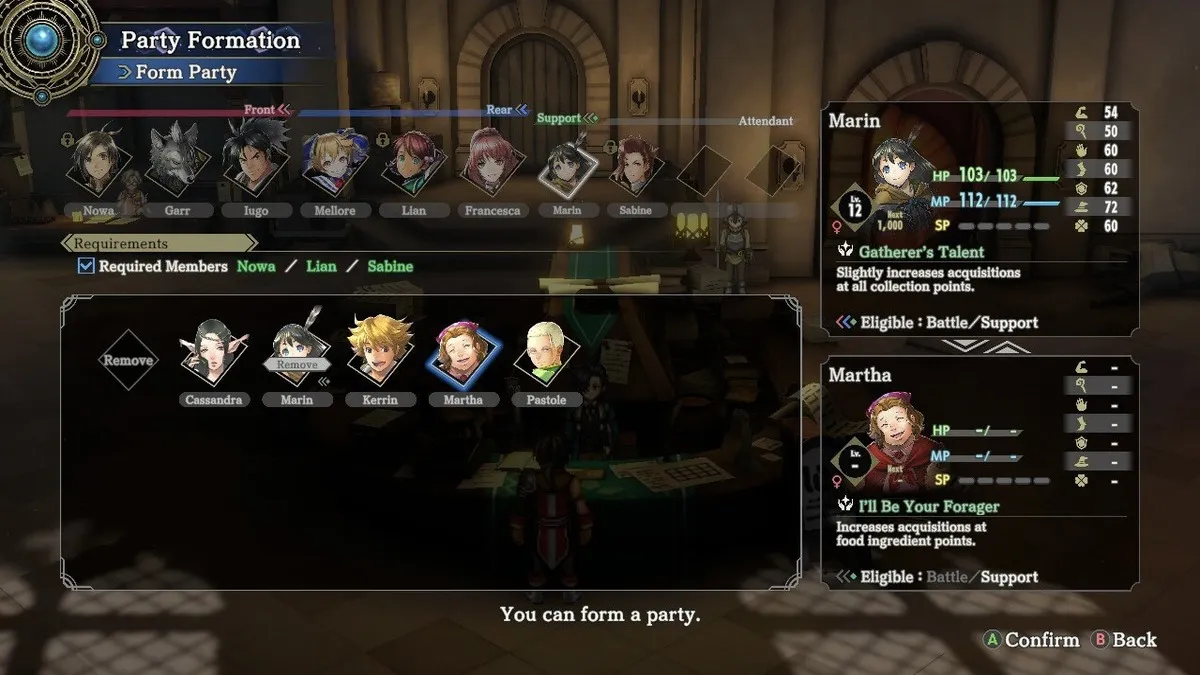Pick Martha from the roster list

point(462,357)
